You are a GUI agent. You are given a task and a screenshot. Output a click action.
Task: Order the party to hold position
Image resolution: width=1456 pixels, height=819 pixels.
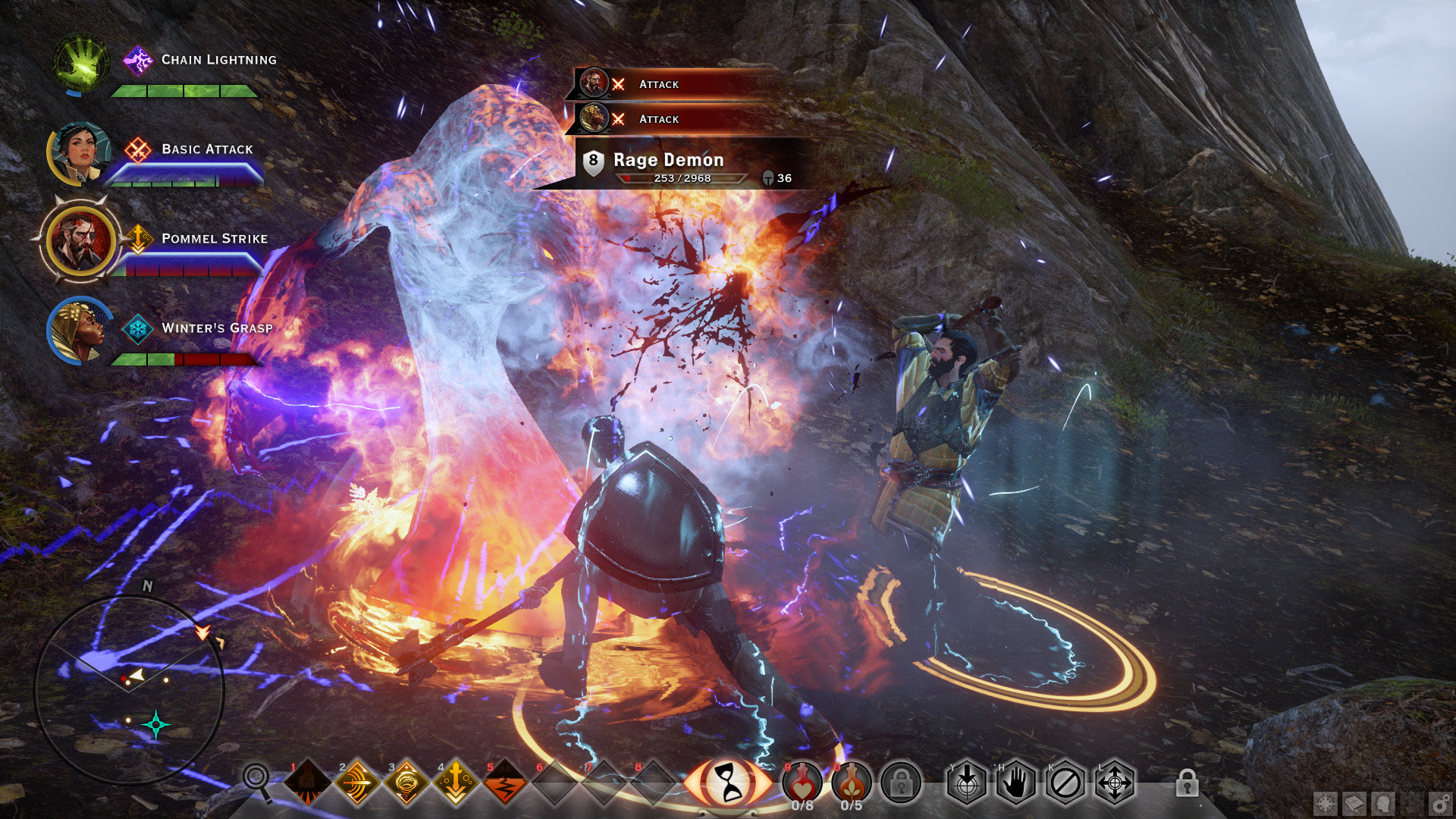1016,783
